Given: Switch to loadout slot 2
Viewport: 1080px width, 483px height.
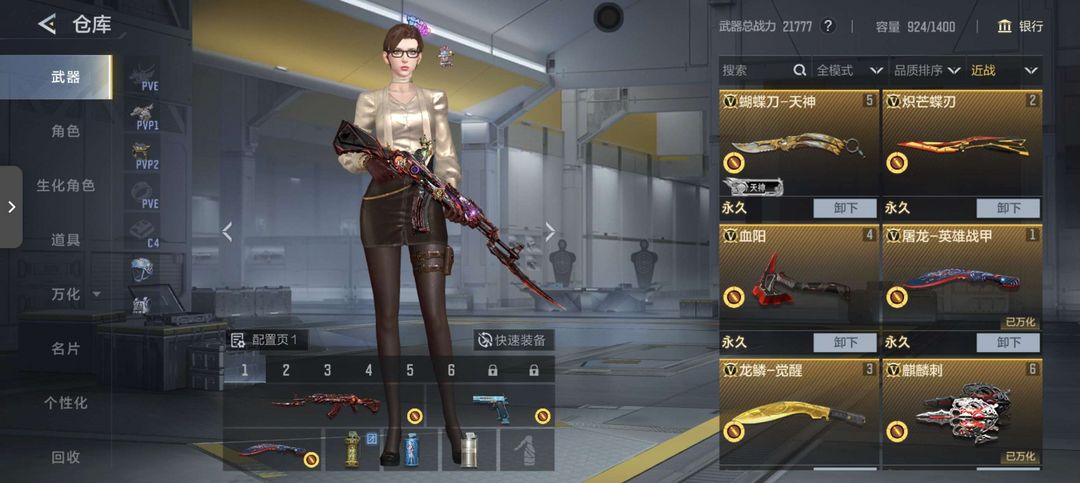Looking at the screenshot, I should 286,371.
